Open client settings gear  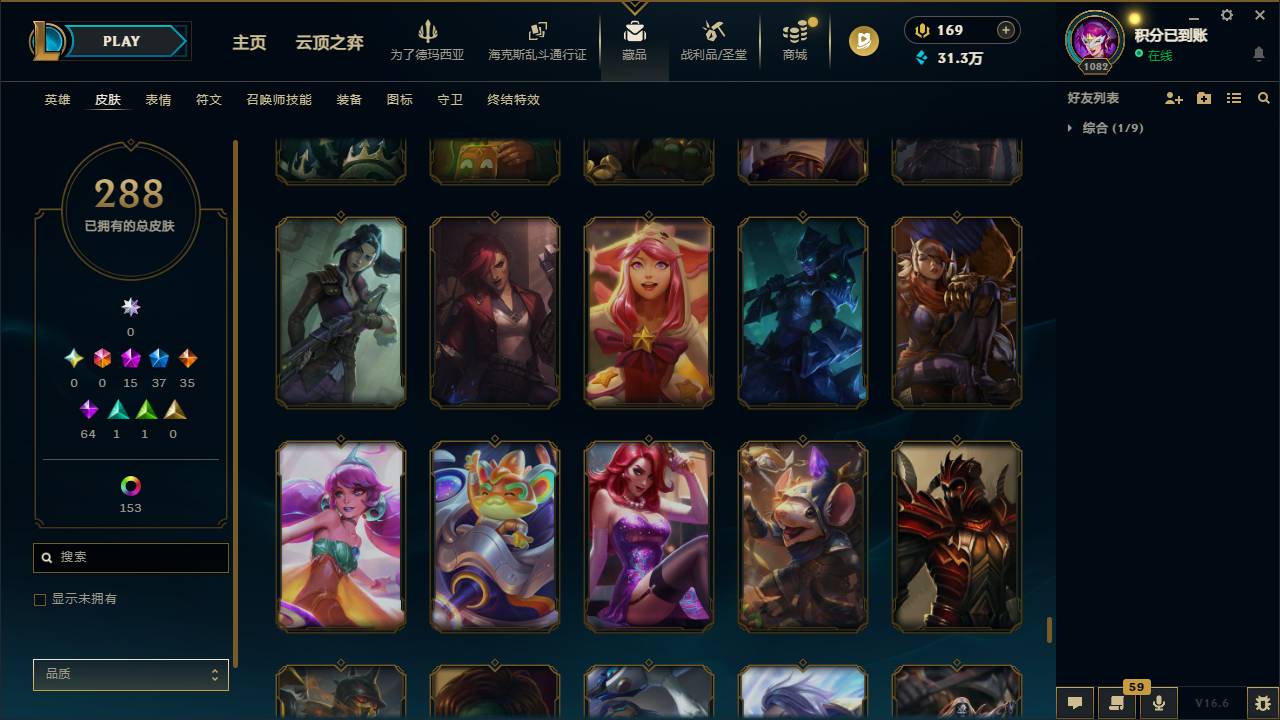[x=1226, y=15]
